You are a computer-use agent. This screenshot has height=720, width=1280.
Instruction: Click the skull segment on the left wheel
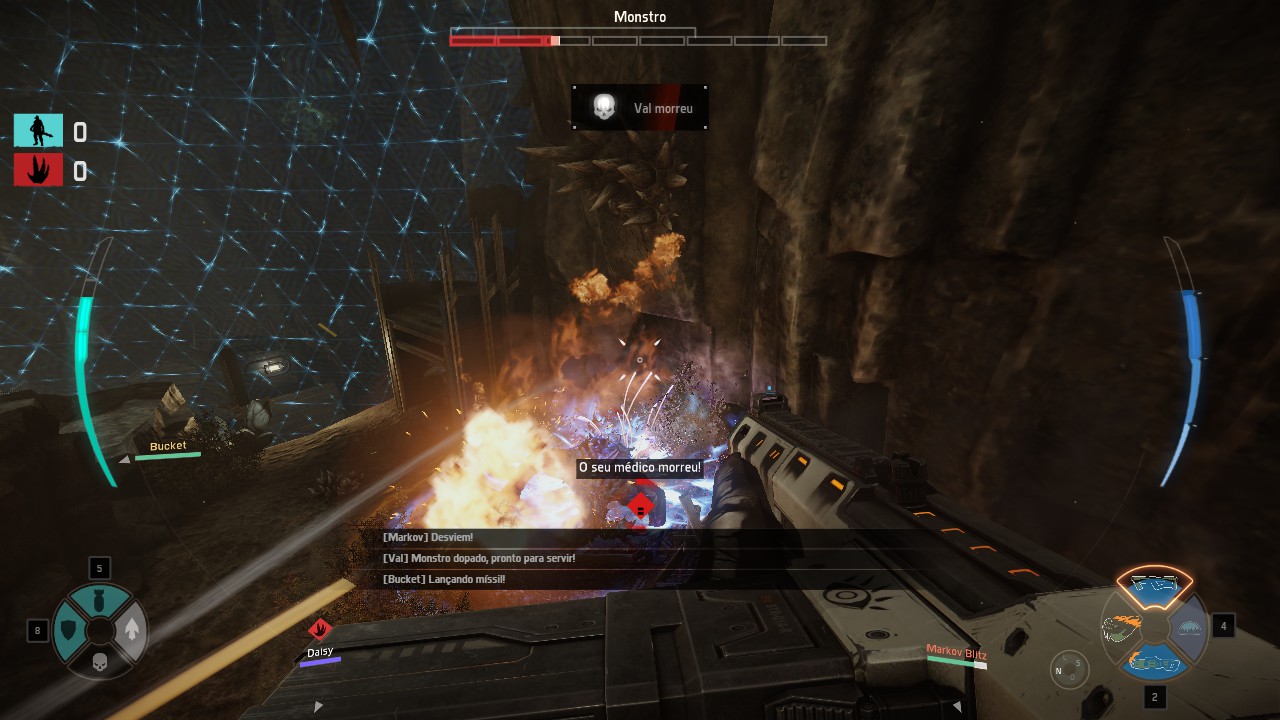tap(100, 661)
